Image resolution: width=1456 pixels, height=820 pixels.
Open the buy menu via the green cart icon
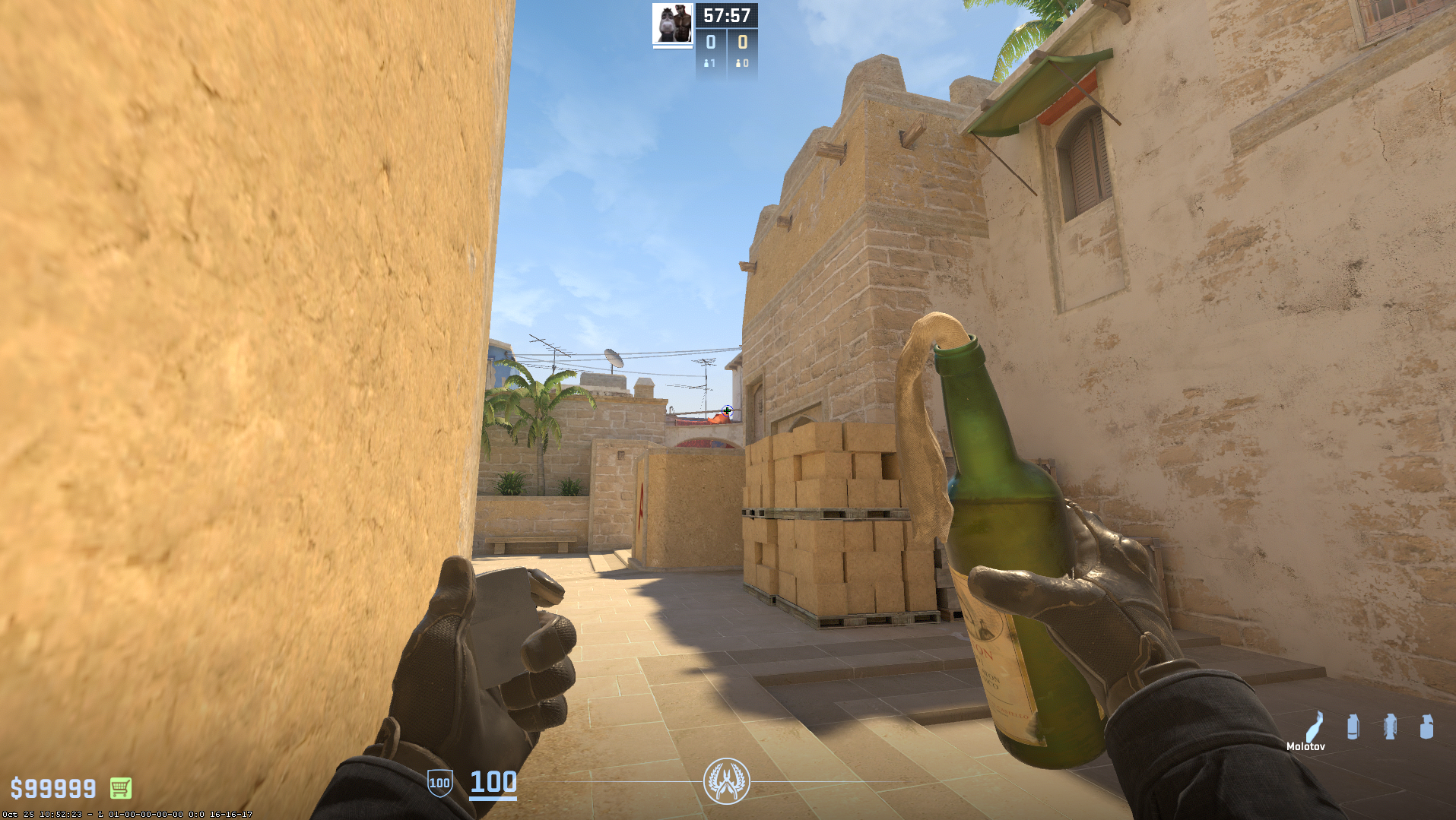pos(121,788)
